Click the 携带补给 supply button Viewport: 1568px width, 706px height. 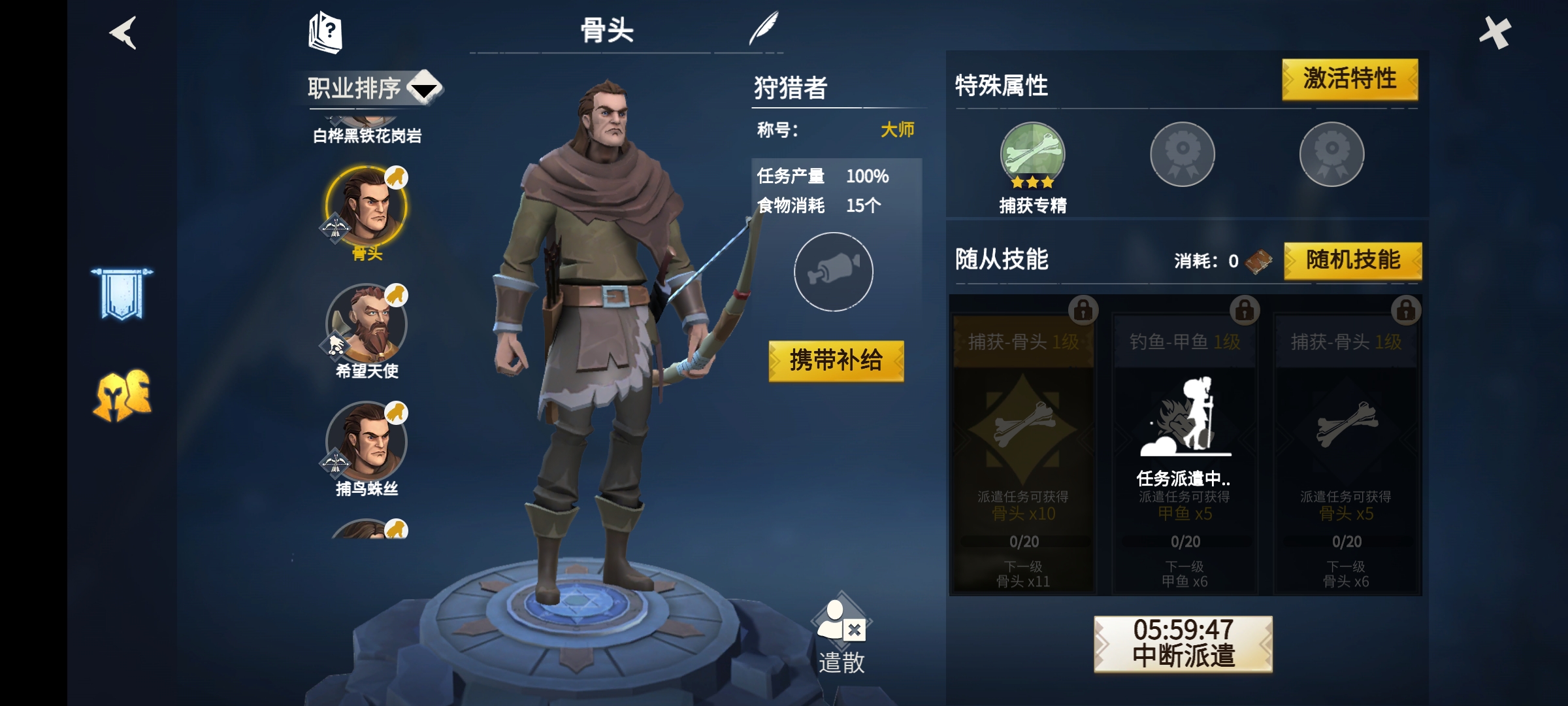(x=835, y=360)
